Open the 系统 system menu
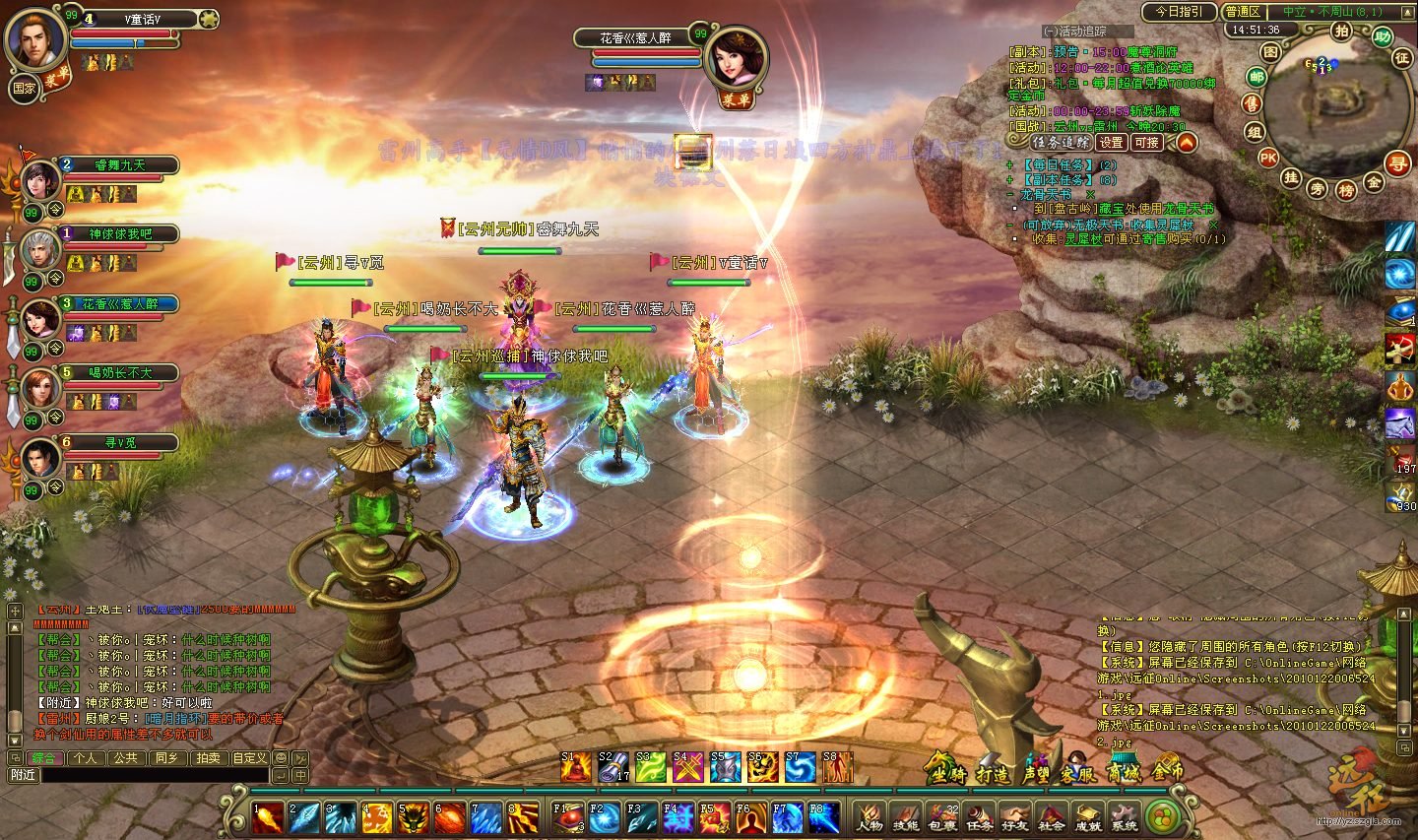This screenshot has height=840, width=1418. point(1124,817)
